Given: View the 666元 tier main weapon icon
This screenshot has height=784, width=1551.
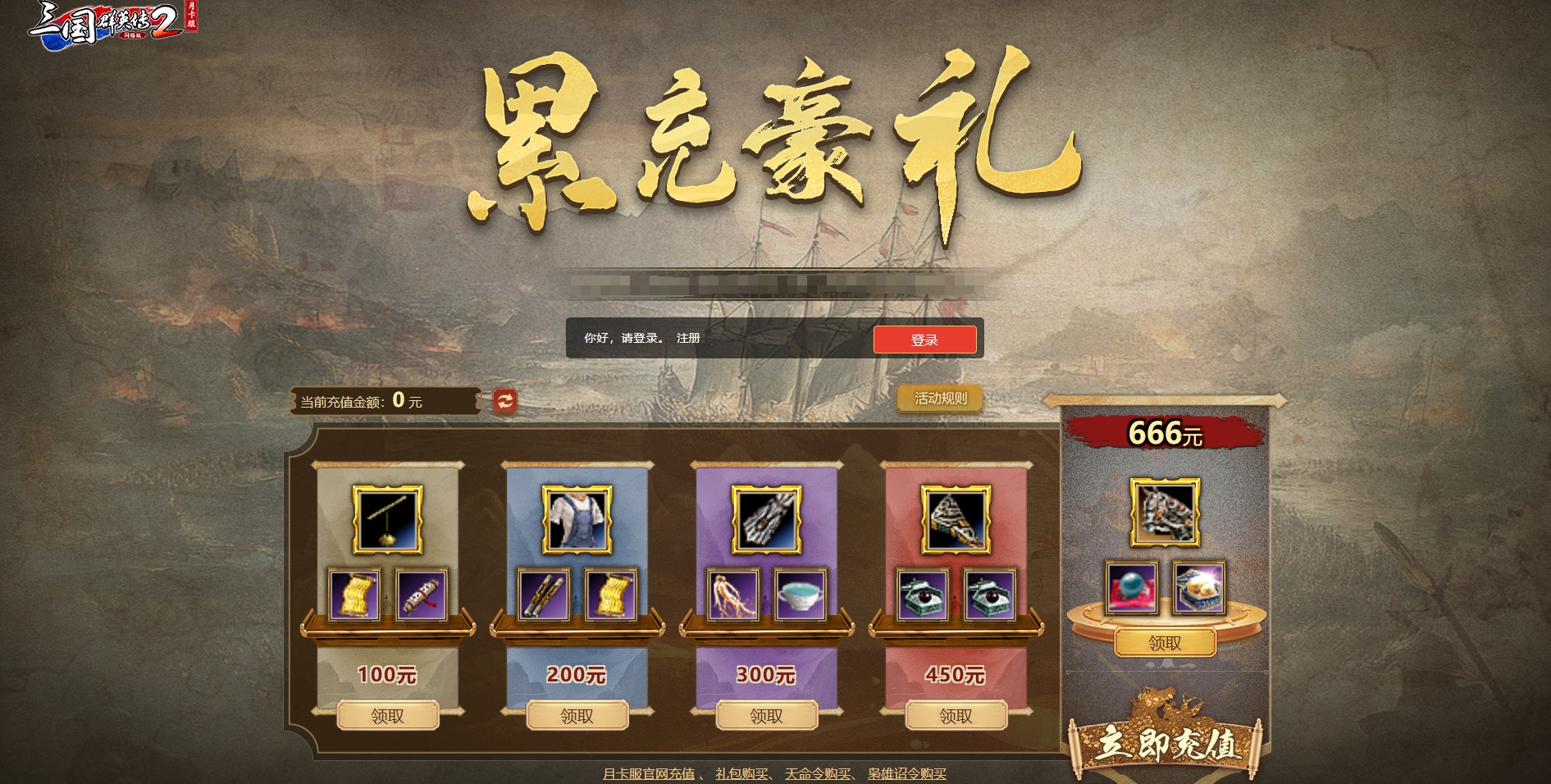Looking at the screenshot, I should [1165, 513].
